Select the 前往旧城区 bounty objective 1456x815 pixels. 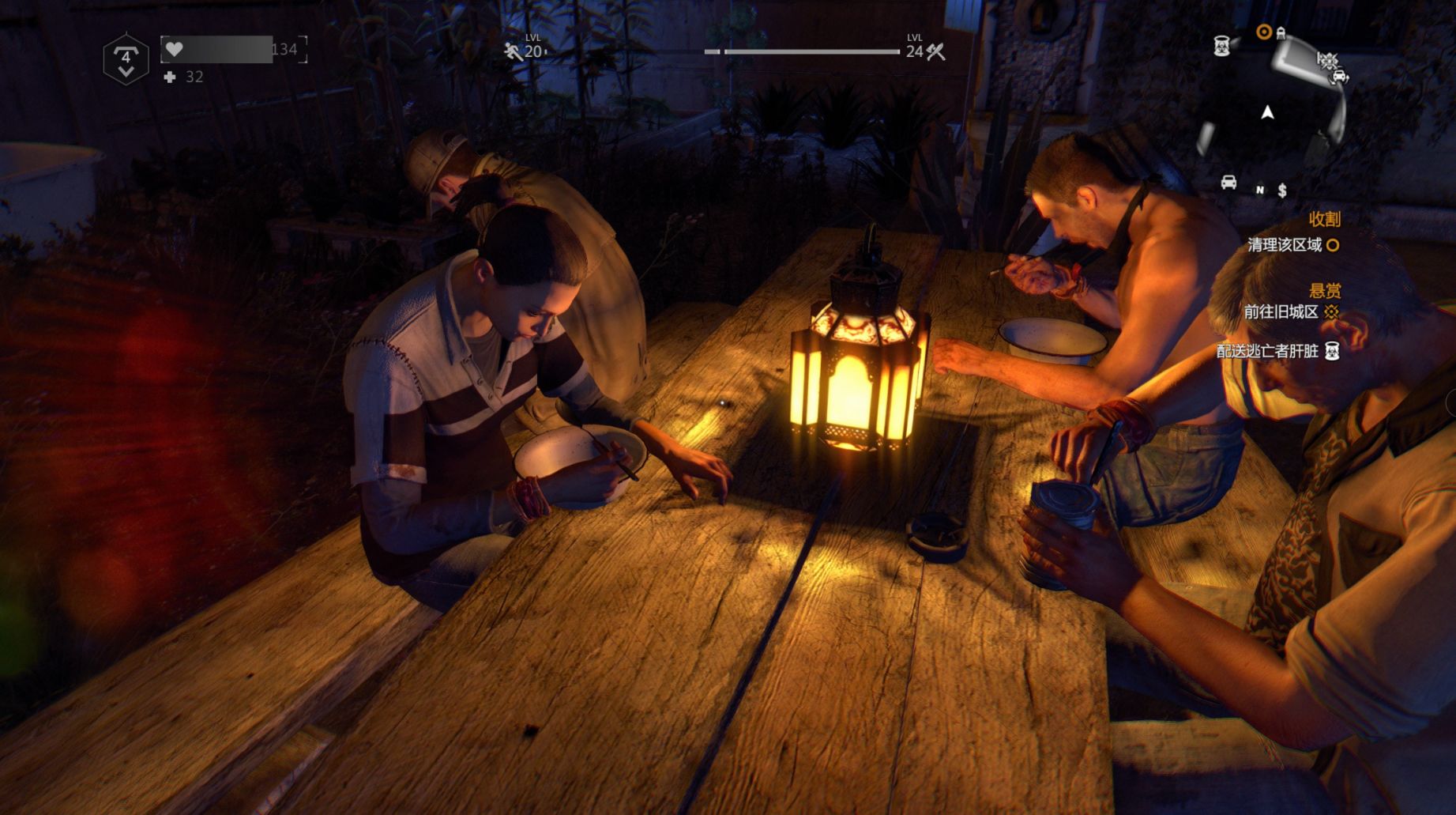pos(1281,312)
